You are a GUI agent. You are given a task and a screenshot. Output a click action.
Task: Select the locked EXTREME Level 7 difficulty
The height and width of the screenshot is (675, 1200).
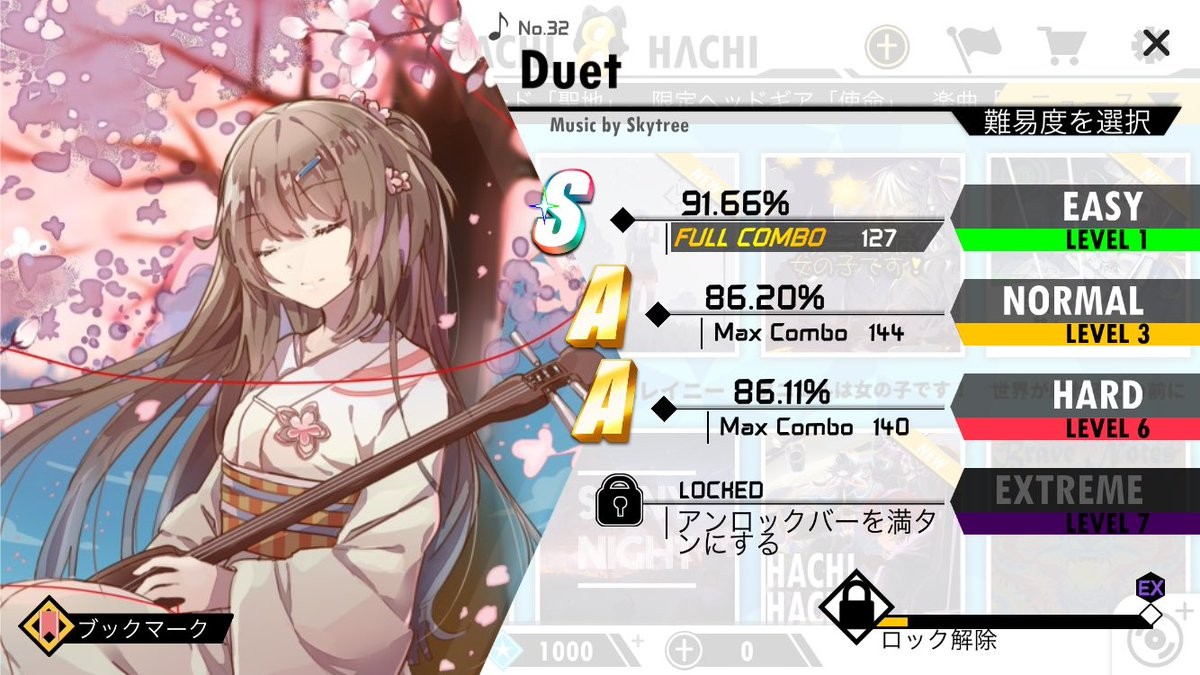click(1075, 501)
